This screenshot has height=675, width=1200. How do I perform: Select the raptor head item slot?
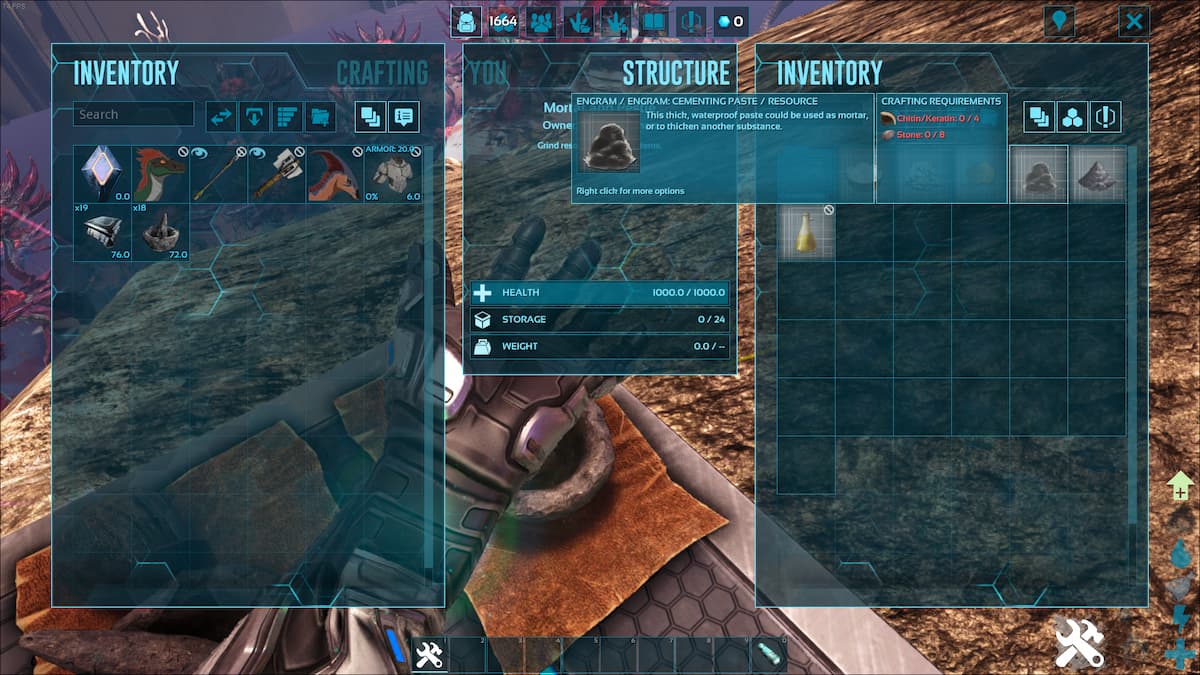click(161, 174)
